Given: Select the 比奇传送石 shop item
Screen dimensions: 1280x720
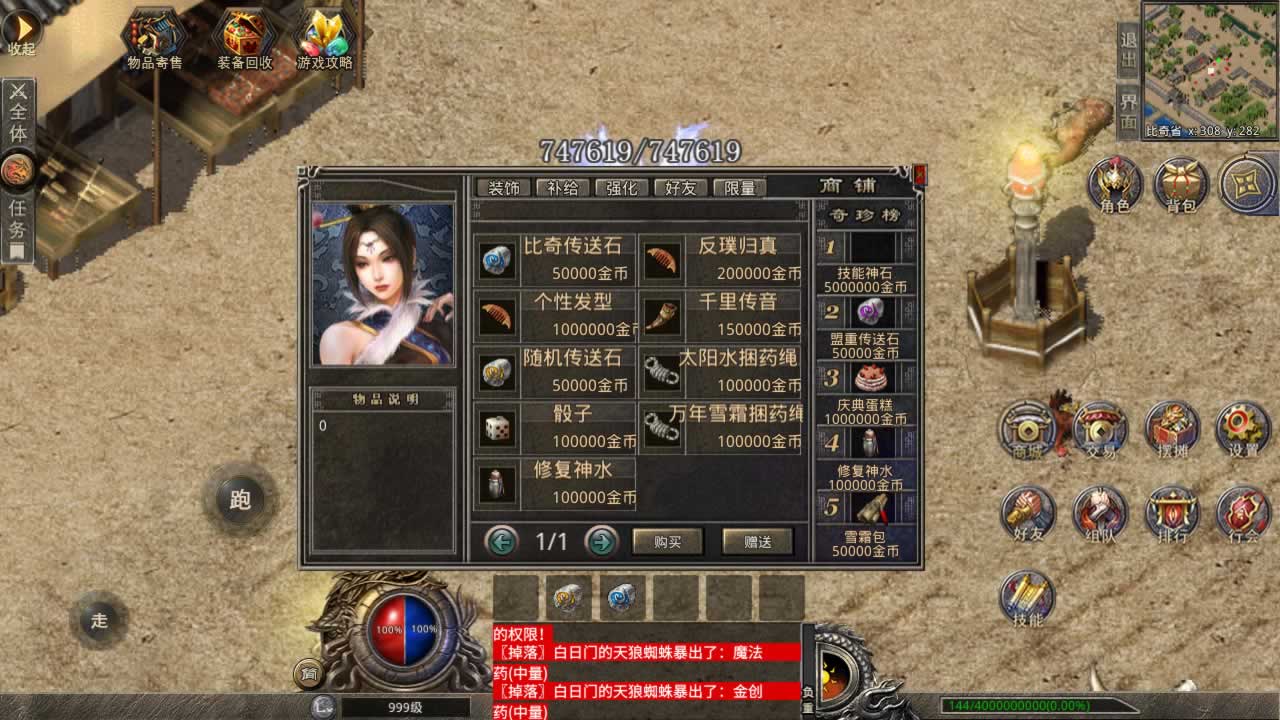Looking at the screenshot, I should tap(554, 260).
